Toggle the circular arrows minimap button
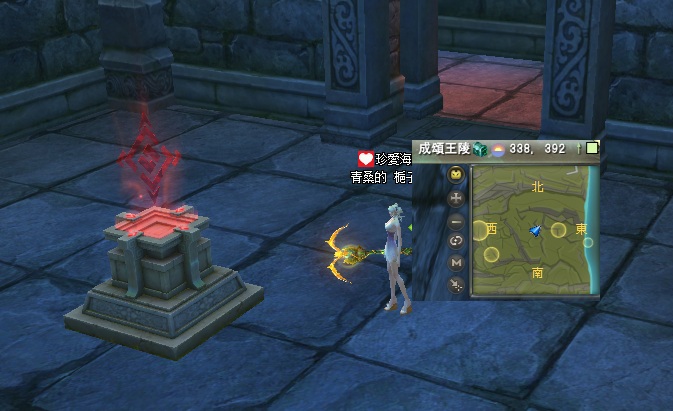Screen dimensions: 673x411 click(x=456, y=241)
